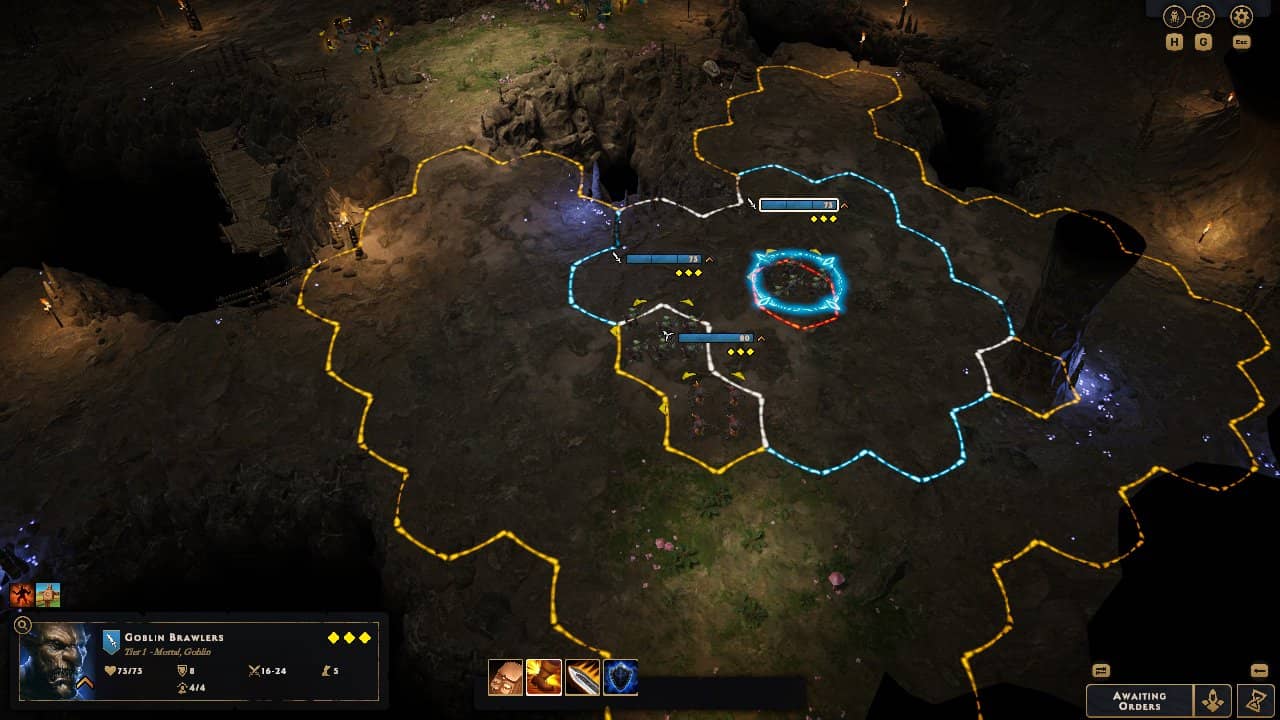Click the training dummy status icon
This screenshot has width=1280, height=720.
click(x=48, y=596)
